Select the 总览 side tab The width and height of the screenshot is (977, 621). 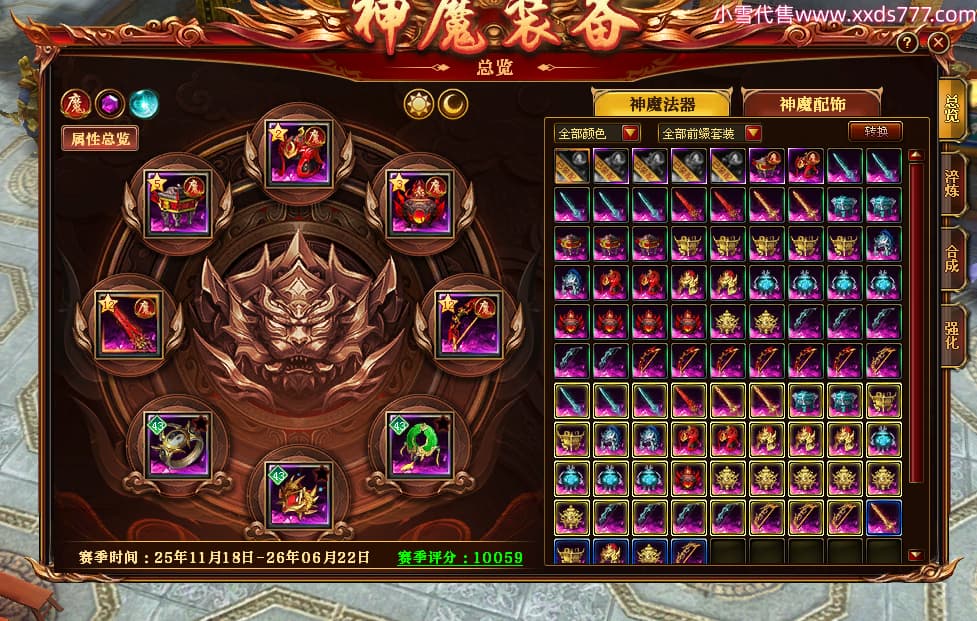pos(952,110)
